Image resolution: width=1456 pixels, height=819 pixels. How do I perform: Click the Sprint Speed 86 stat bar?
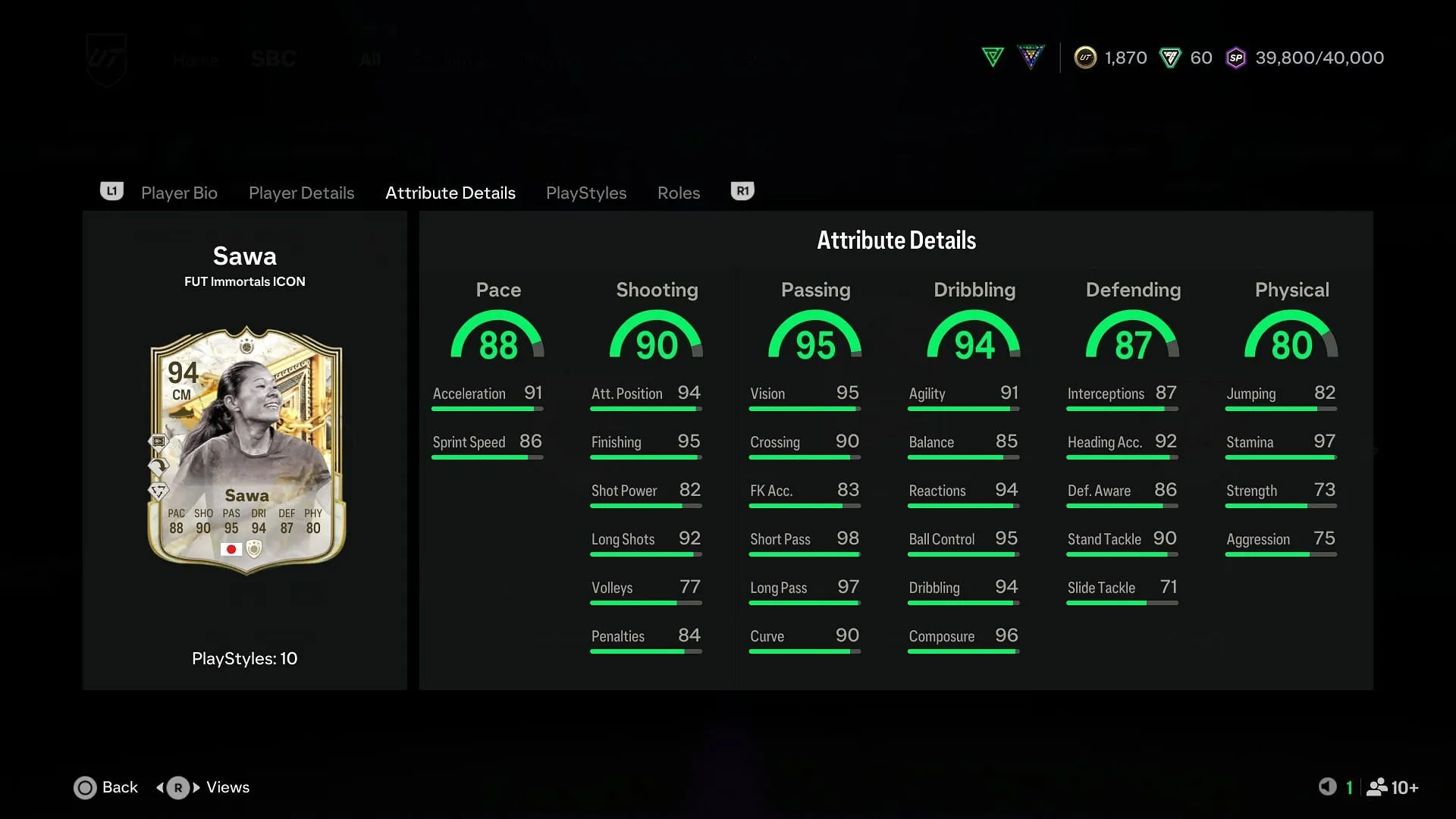pos(488,447)
